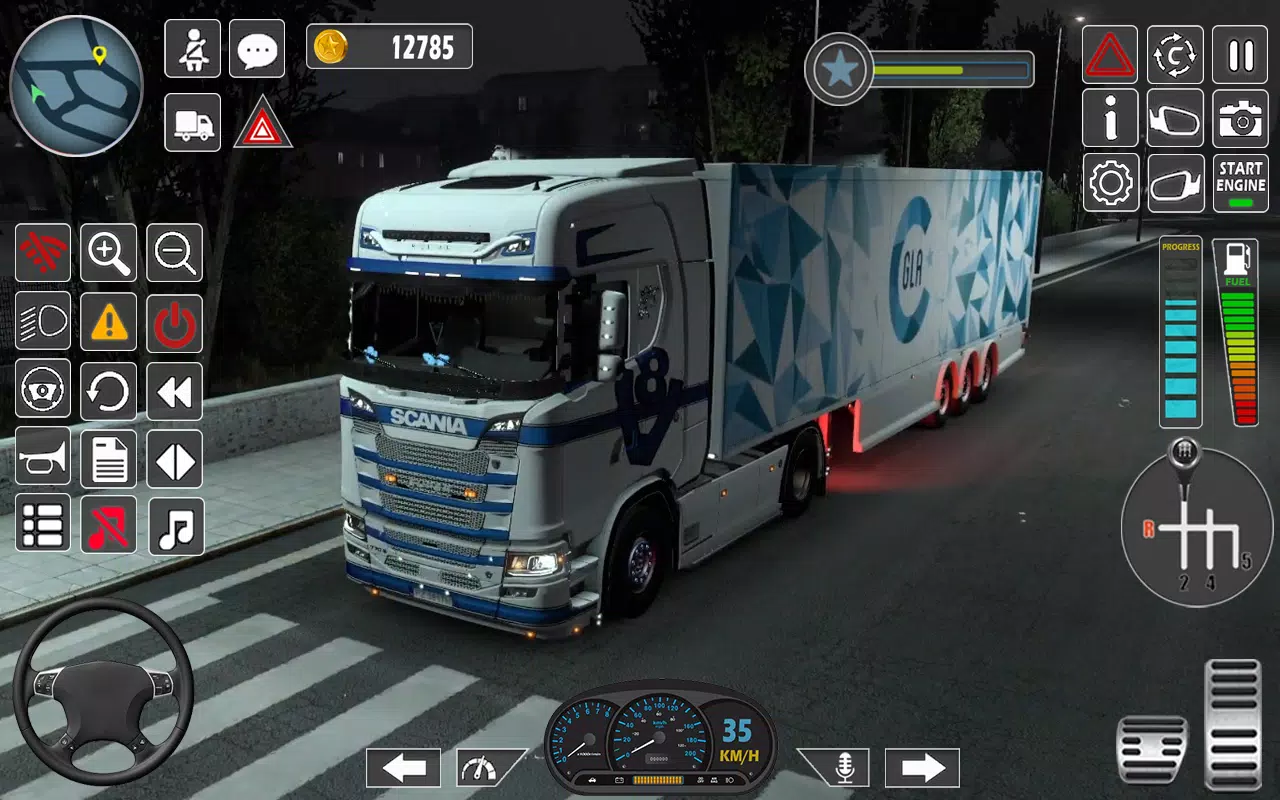The height and width of the screenshot is (800, 1280).
Task: Zoom in using the magnifier icon
Action: coord(108,253)
